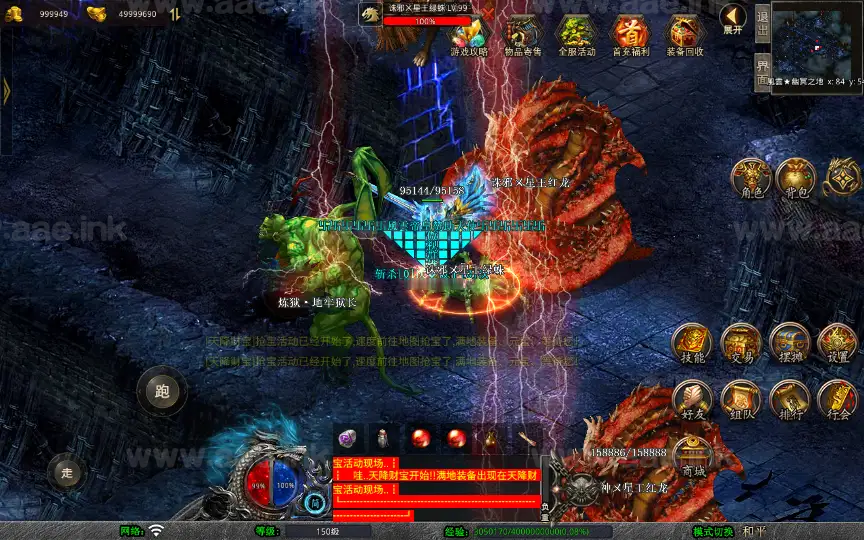Screen dimensions: 864x540
Task: Open the 好友 friends list
Action: pyautogui.click(x=692, y=400)
